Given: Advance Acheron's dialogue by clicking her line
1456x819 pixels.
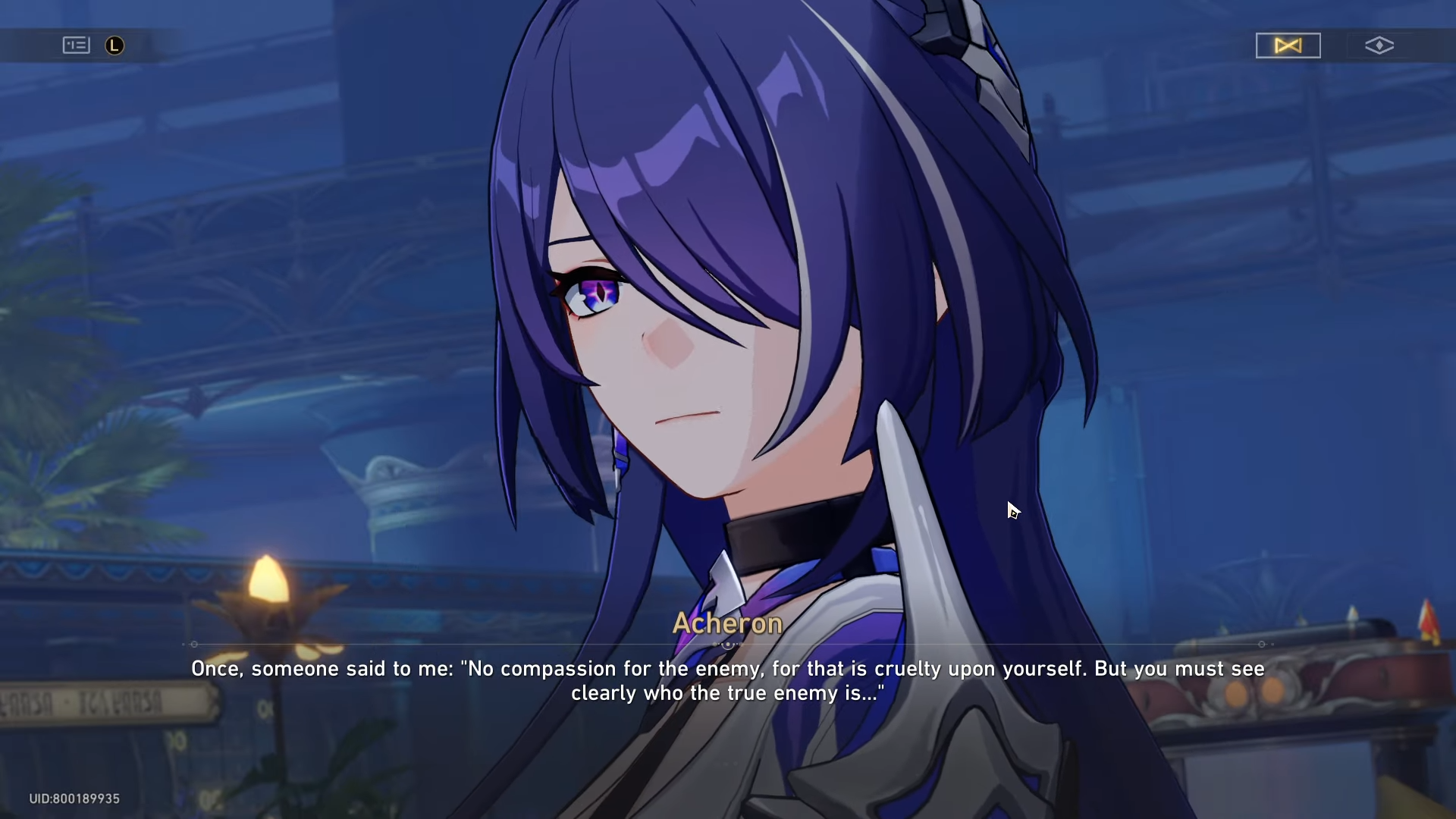Looking at the screenshot, I should tap(727, 680).
